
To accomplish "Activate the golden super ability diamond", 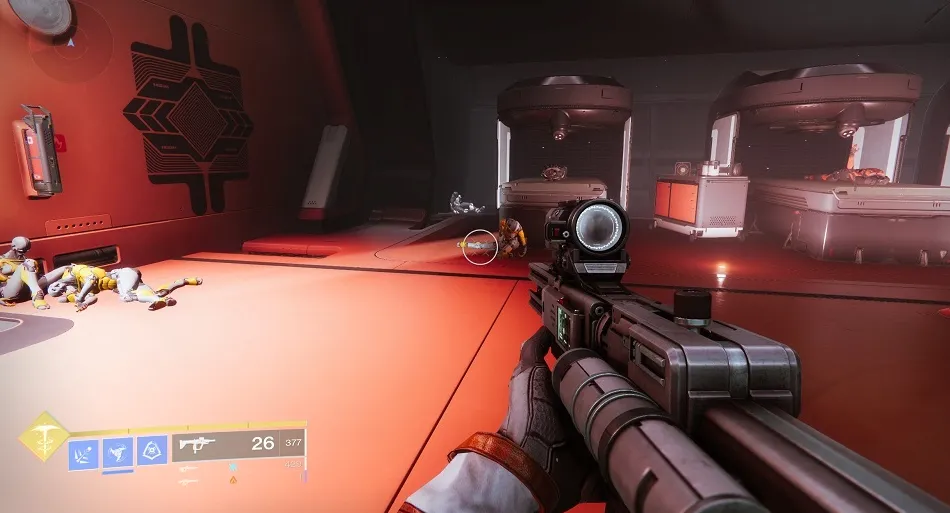I will (x=44, y=437).
